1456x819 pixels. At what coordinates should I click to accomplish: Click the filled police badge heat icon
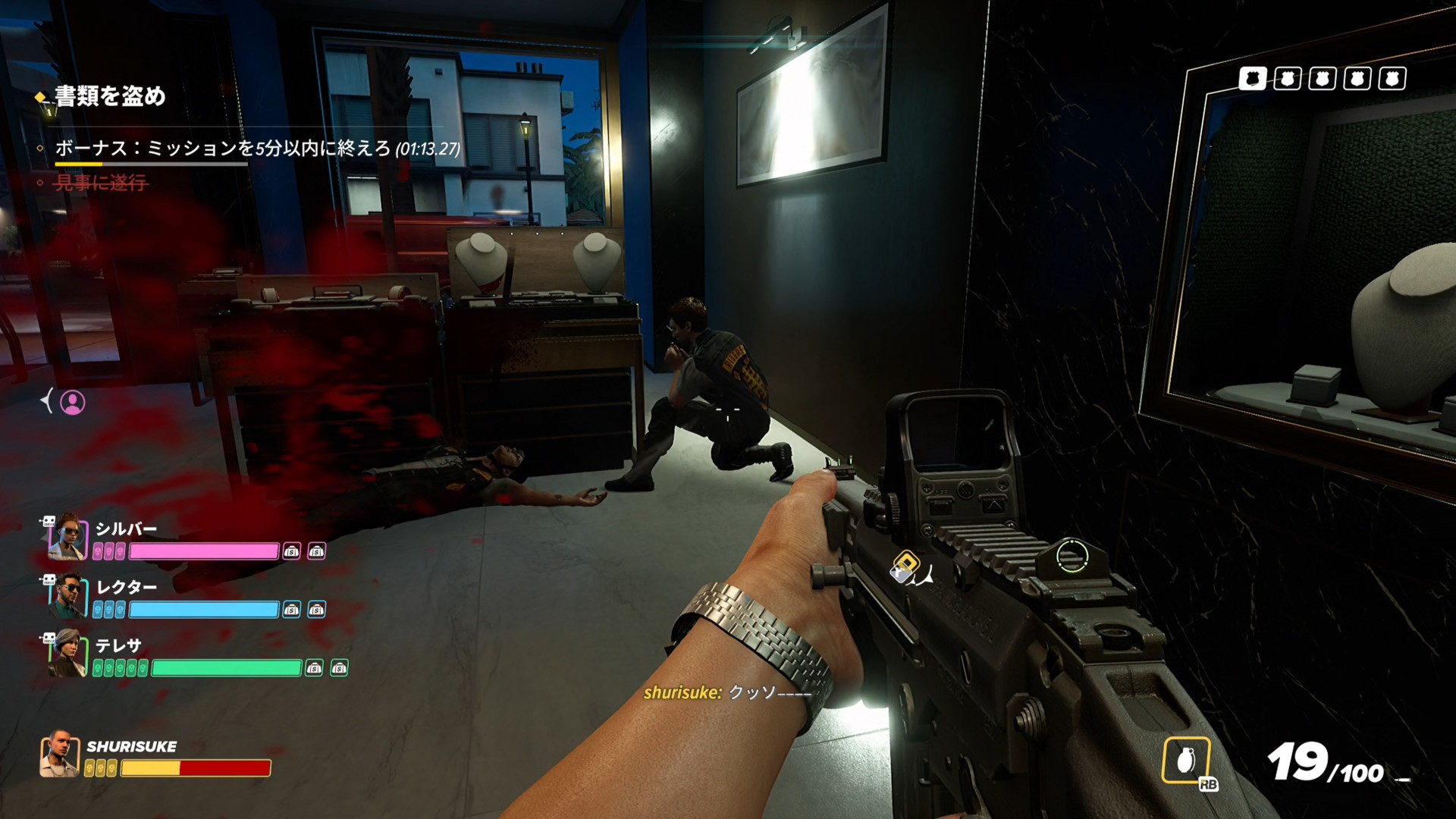(x=1252, y=79)
